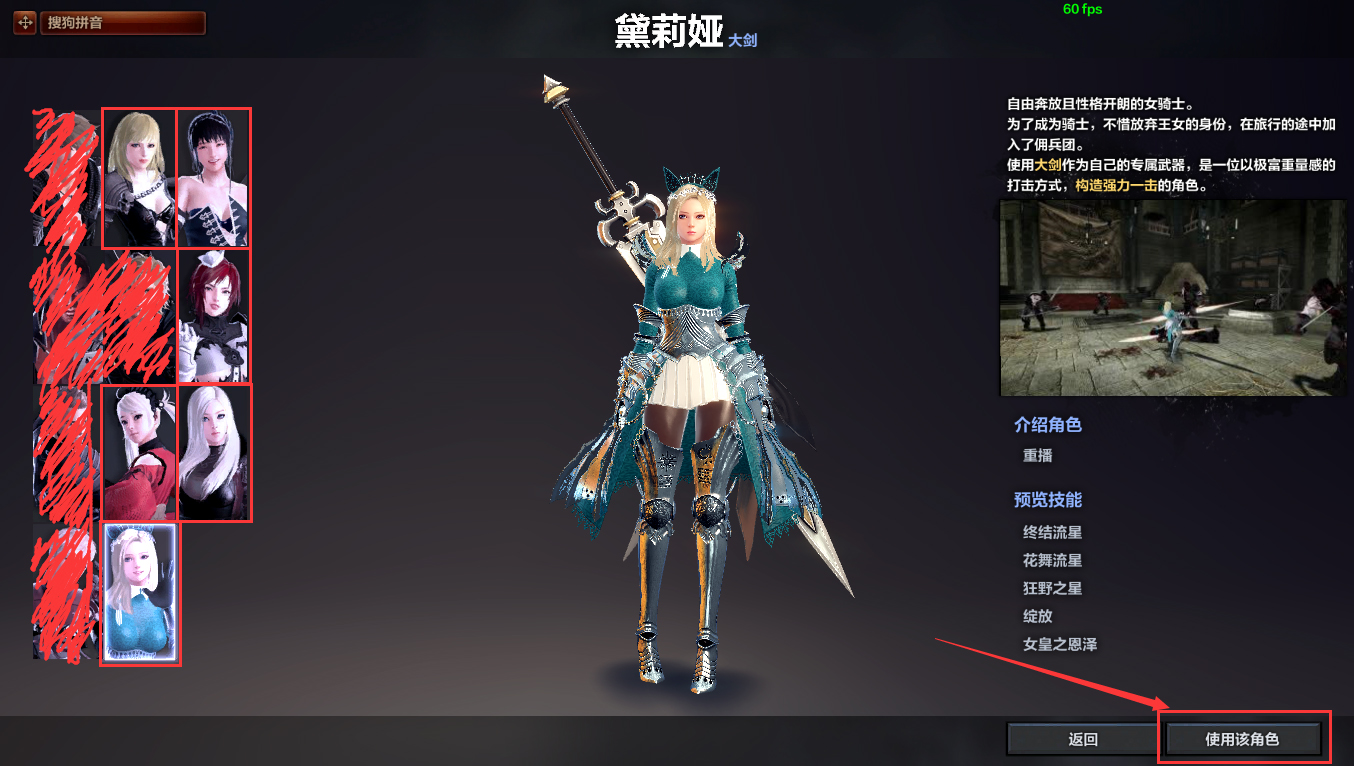Select the black-haired character portrait
Viewport: 1354px width, 766px height.
click(214, 178)
